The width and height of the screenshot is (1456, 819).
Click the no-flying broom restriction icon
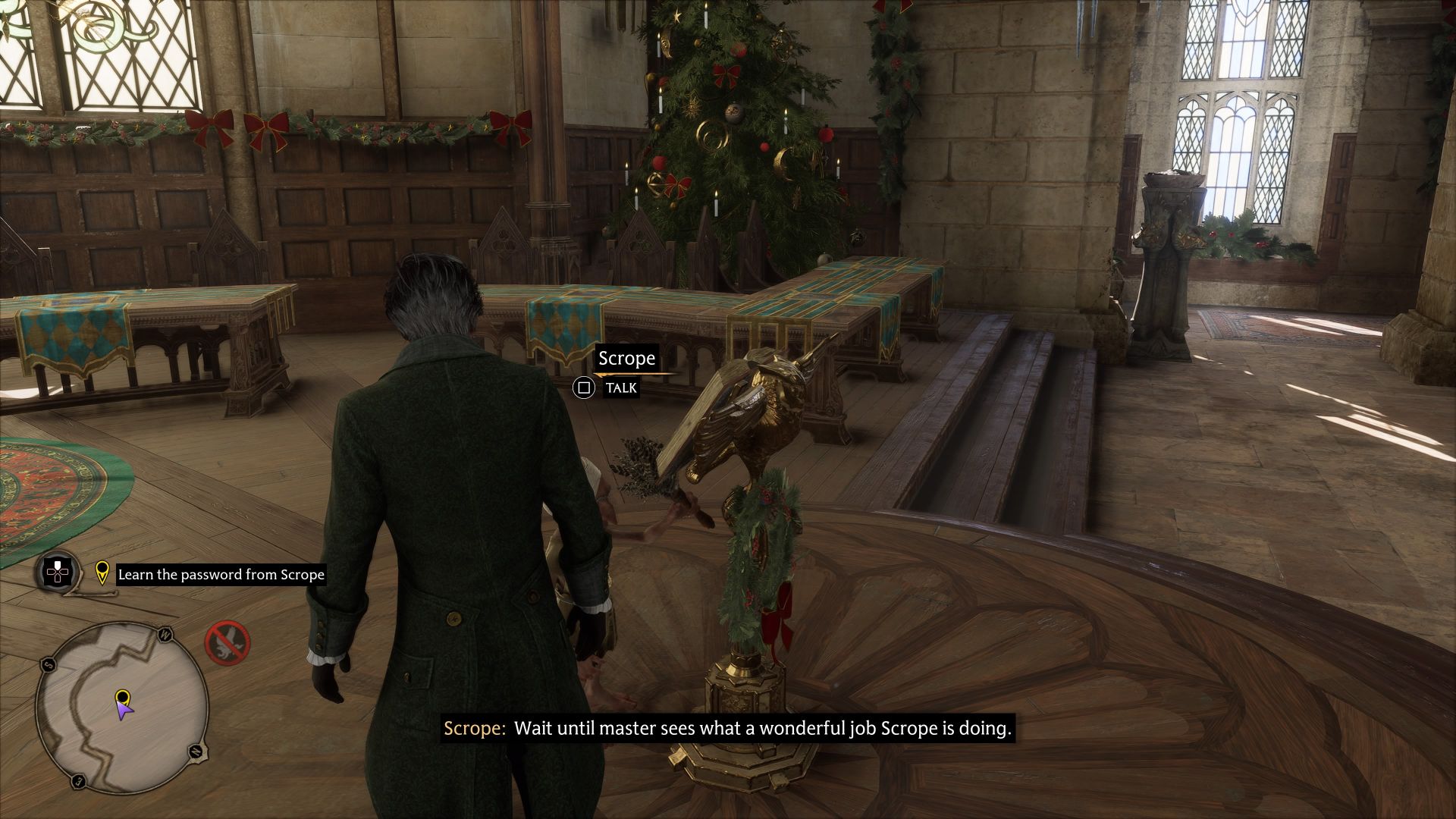[227, 643]
